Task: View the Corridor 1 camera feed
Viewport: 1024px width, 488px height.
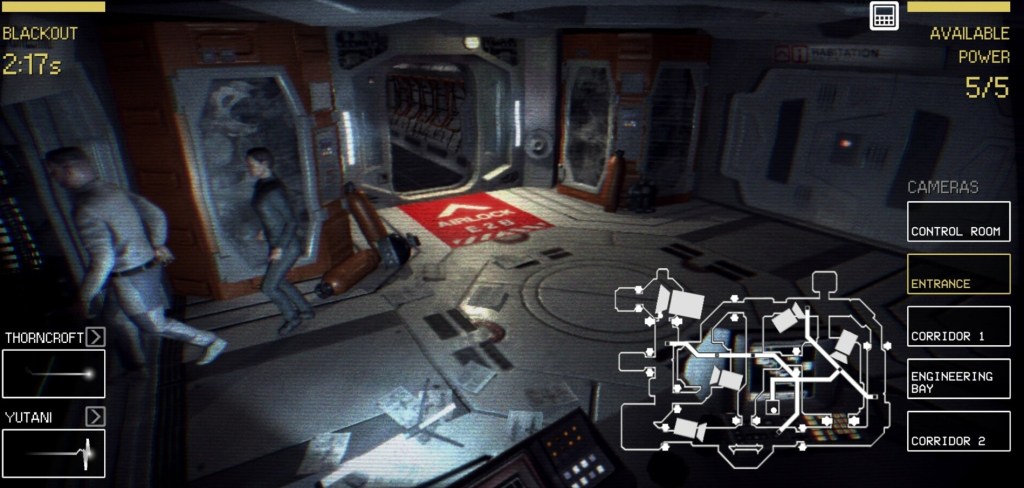Action: coord(958,326)
